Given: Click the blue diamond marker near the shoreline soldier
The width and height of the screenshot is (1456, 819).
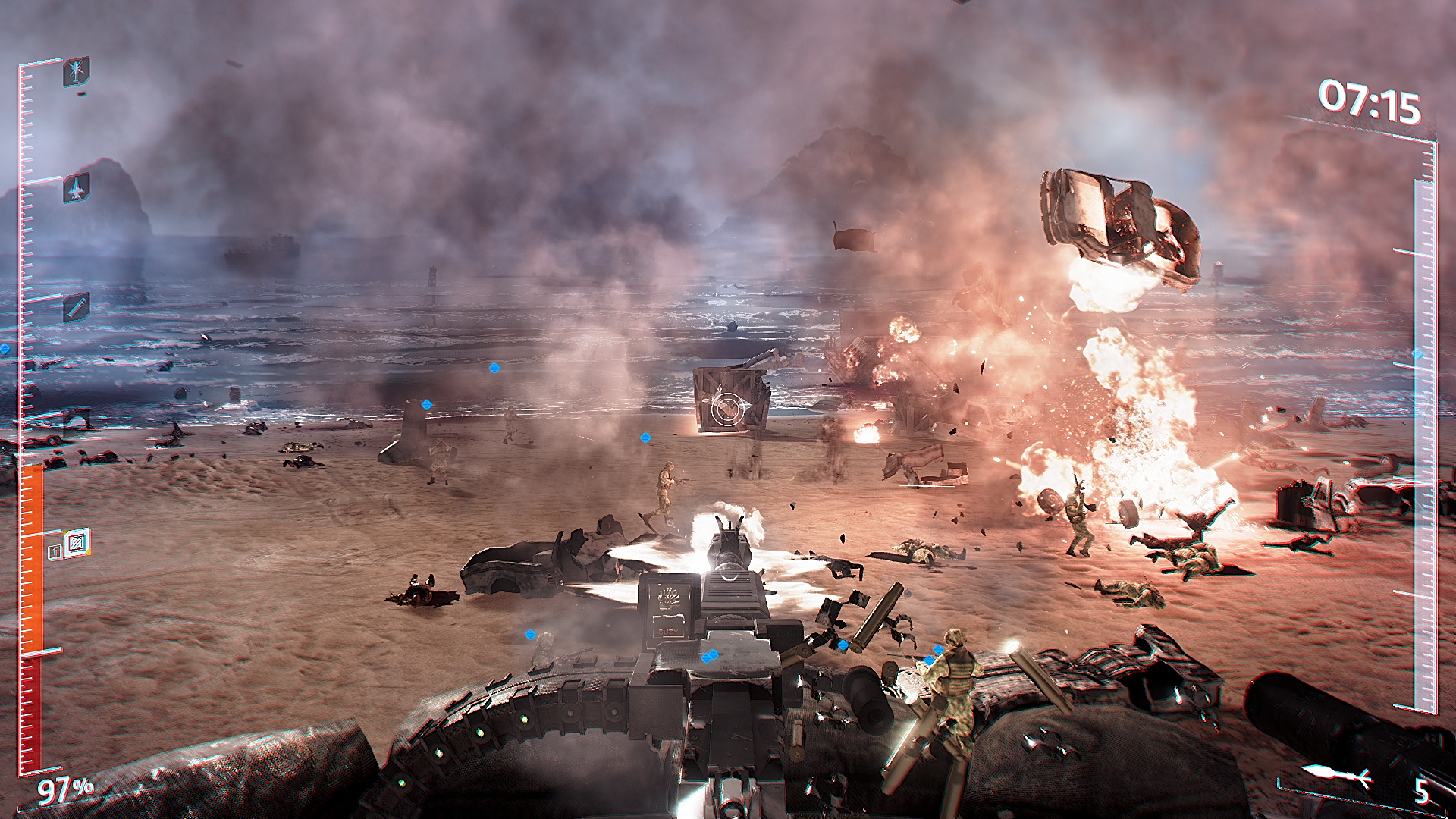Looking at the screenshot, I should tap(494, 368).
